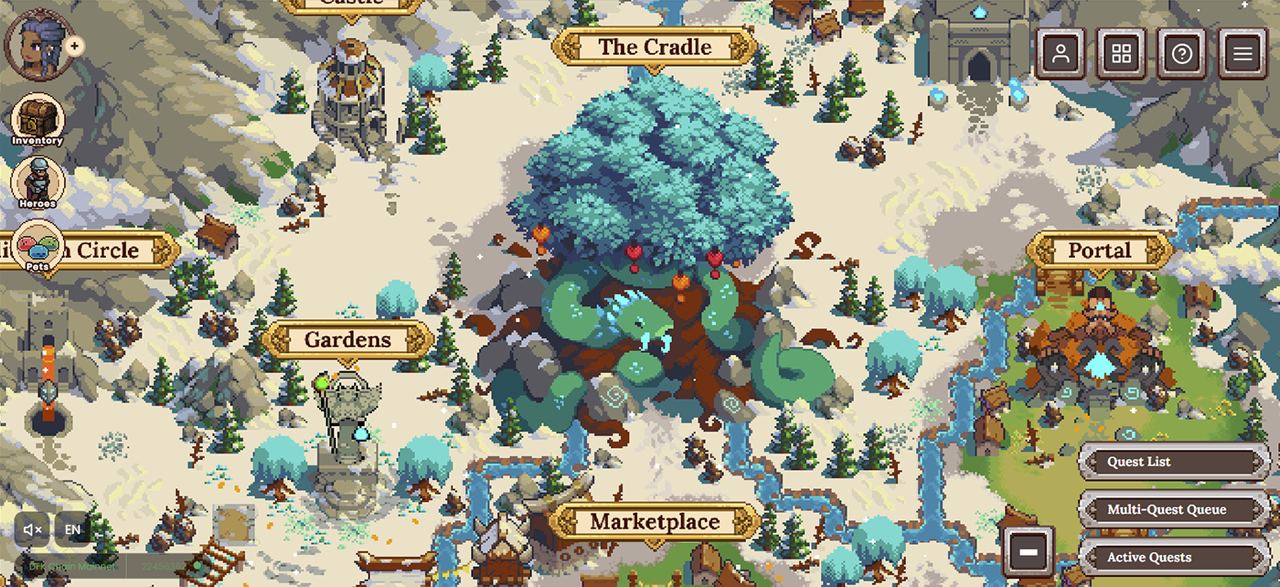Enter The Cradle location
This screenshot has width=1280, height=587.
coord(654,47)
